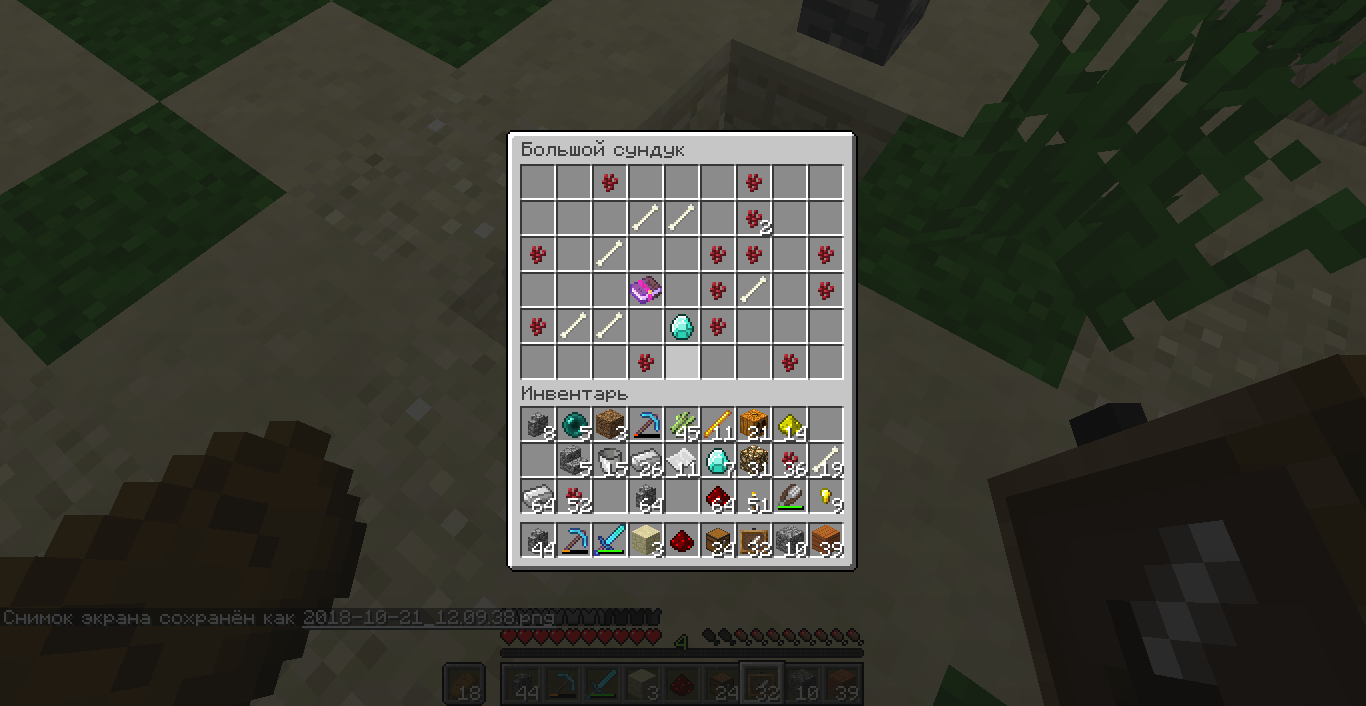Click the cobblestone stairs stack
Screen dimensions: 1366x706
click(x=574, y=462)
